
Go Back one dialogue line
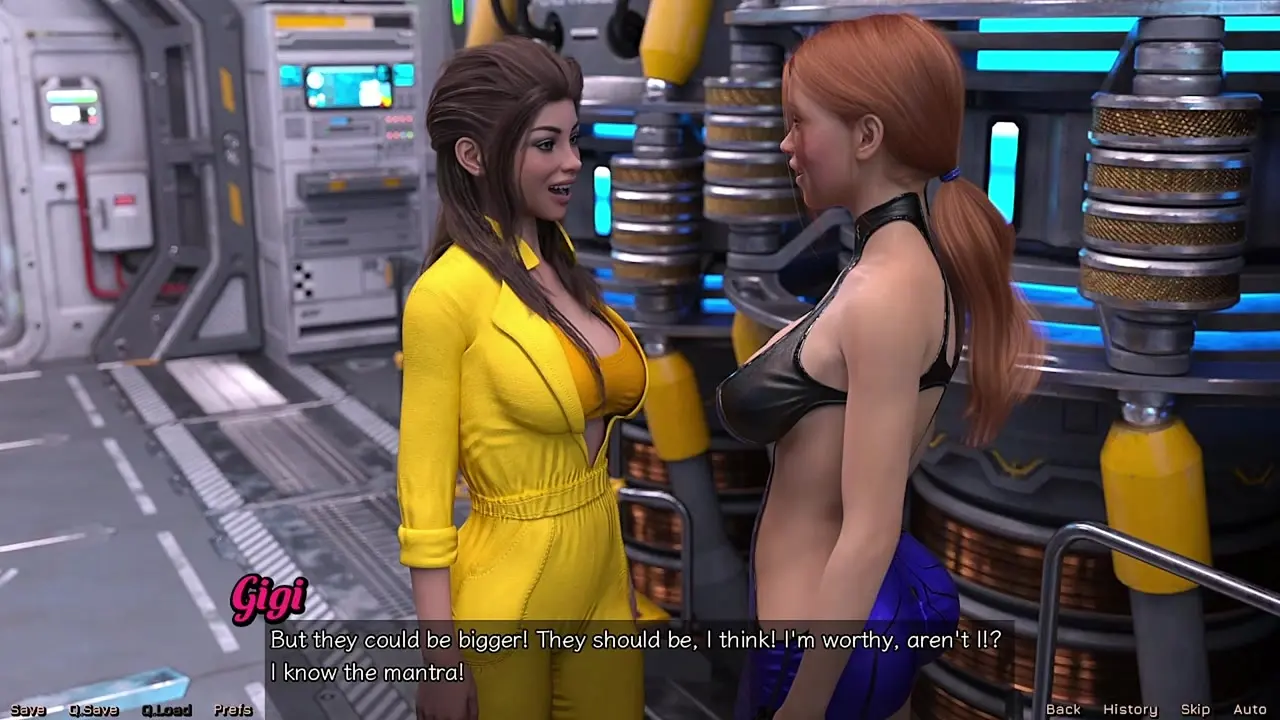coord(1063,709)
